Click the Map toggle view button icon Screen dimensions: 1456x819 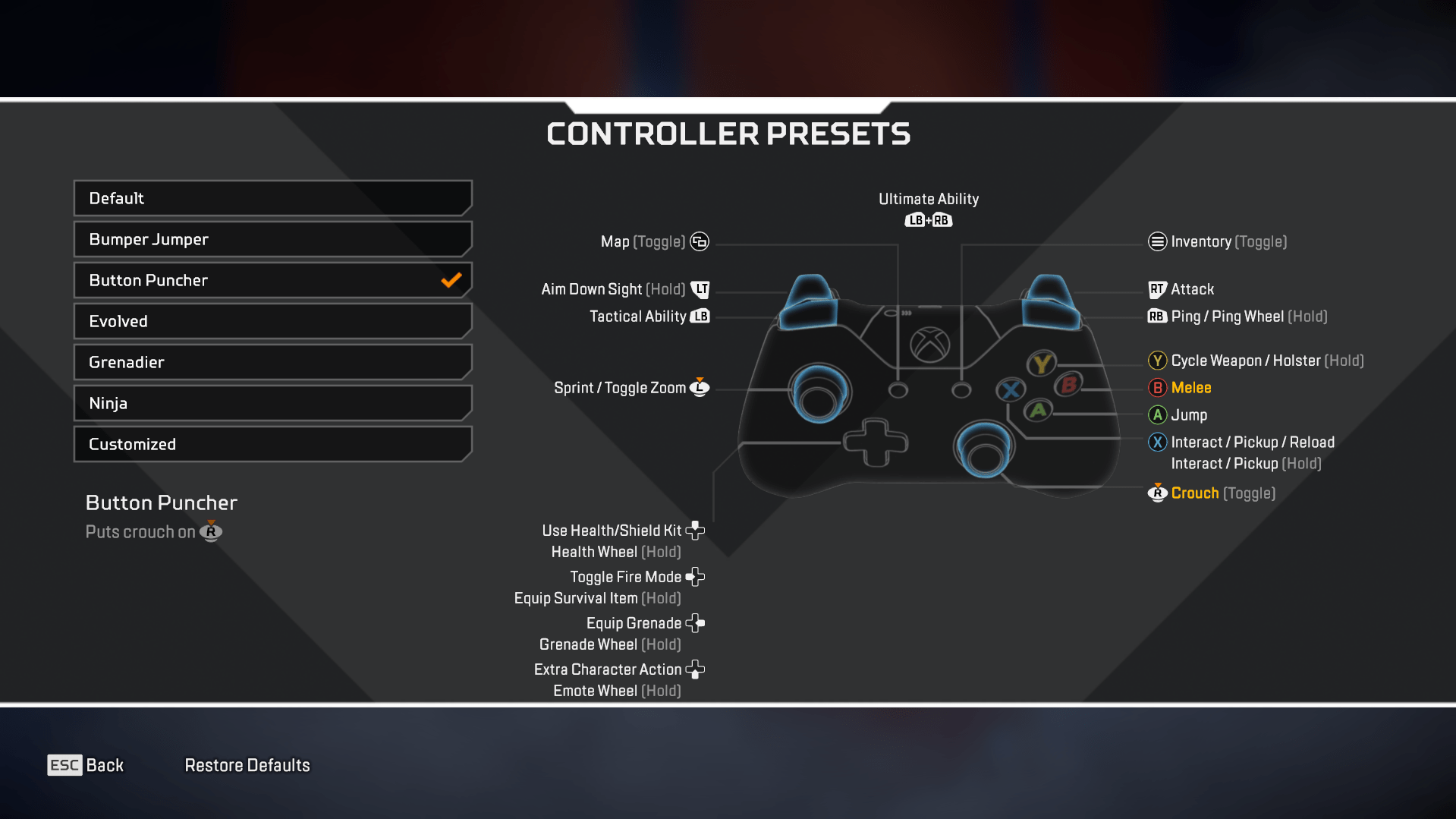698,241
